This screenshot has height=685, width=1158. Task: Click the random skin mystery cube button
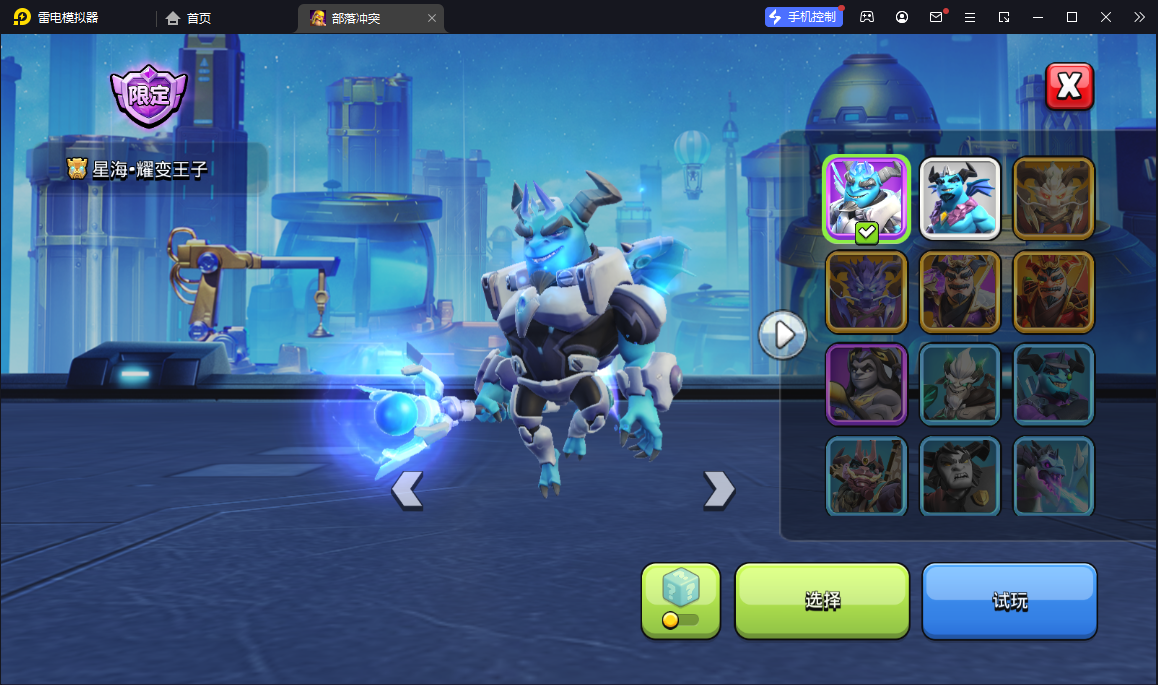(680, 600)
